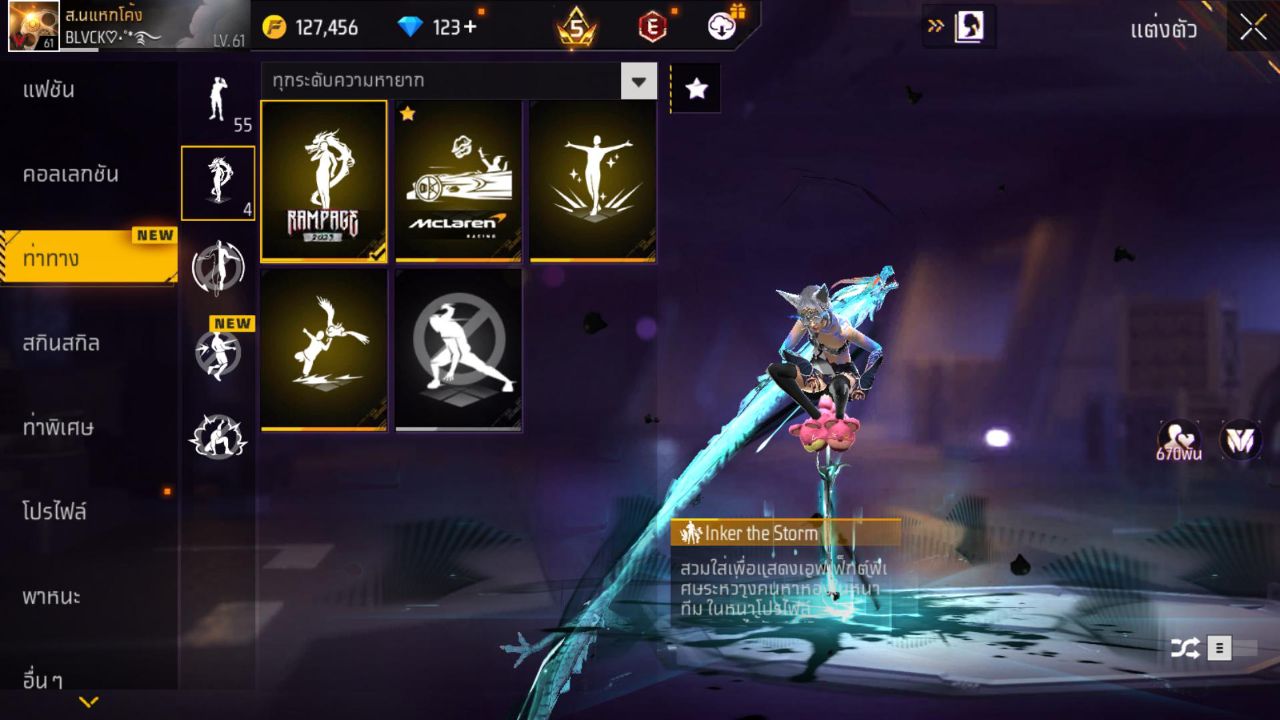Toggle the shuffle random outfit button
Image resolution: width=1280 pixels, height=720 pixels.
point(1185,648)
